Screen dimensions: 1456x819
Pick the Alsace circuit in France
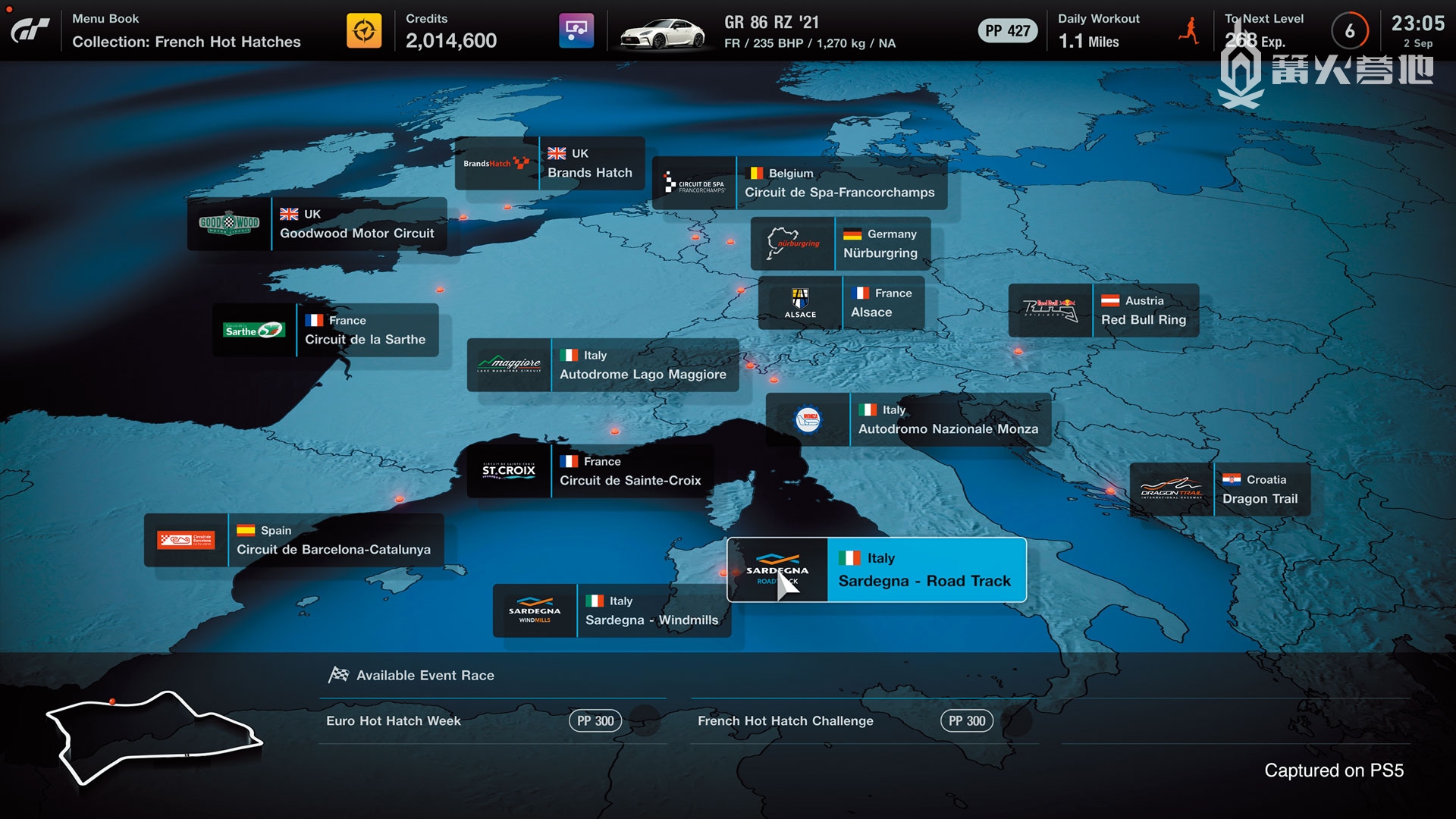click(841, 303)
